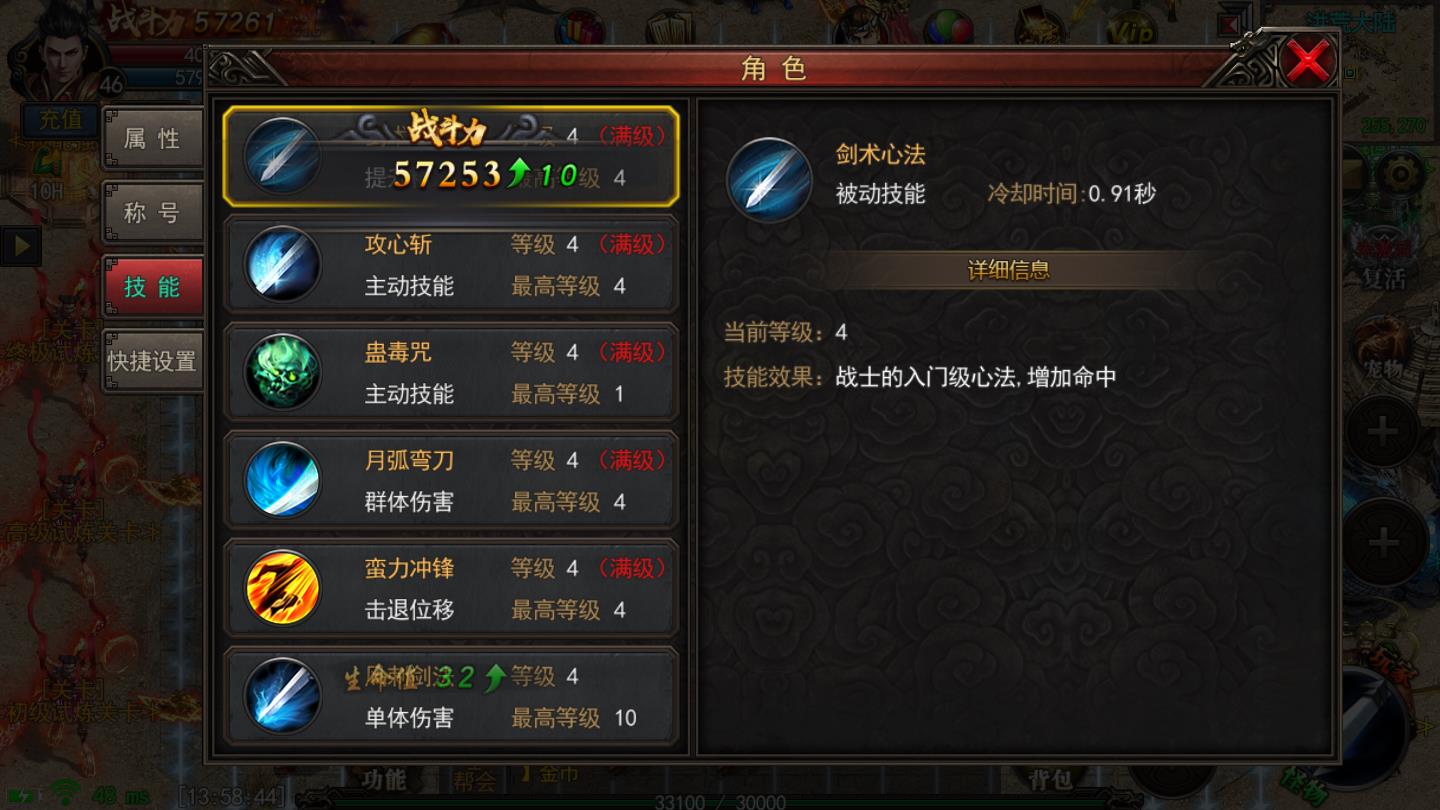Switch to the 属性 attributes tab
The height and width of the screenshot is (810, 1440).
152,138
